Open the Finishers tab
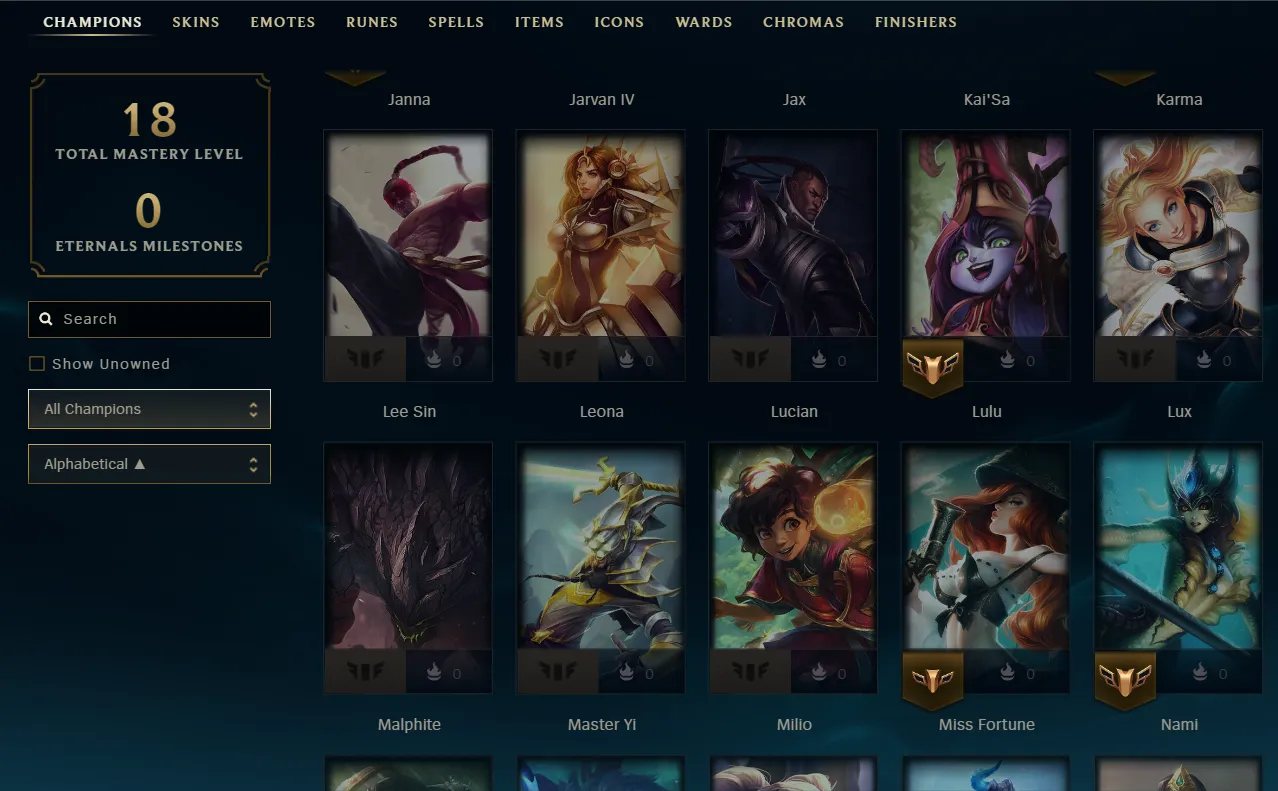This screenshot has width=1278, height=791. [x=916, y=22]
